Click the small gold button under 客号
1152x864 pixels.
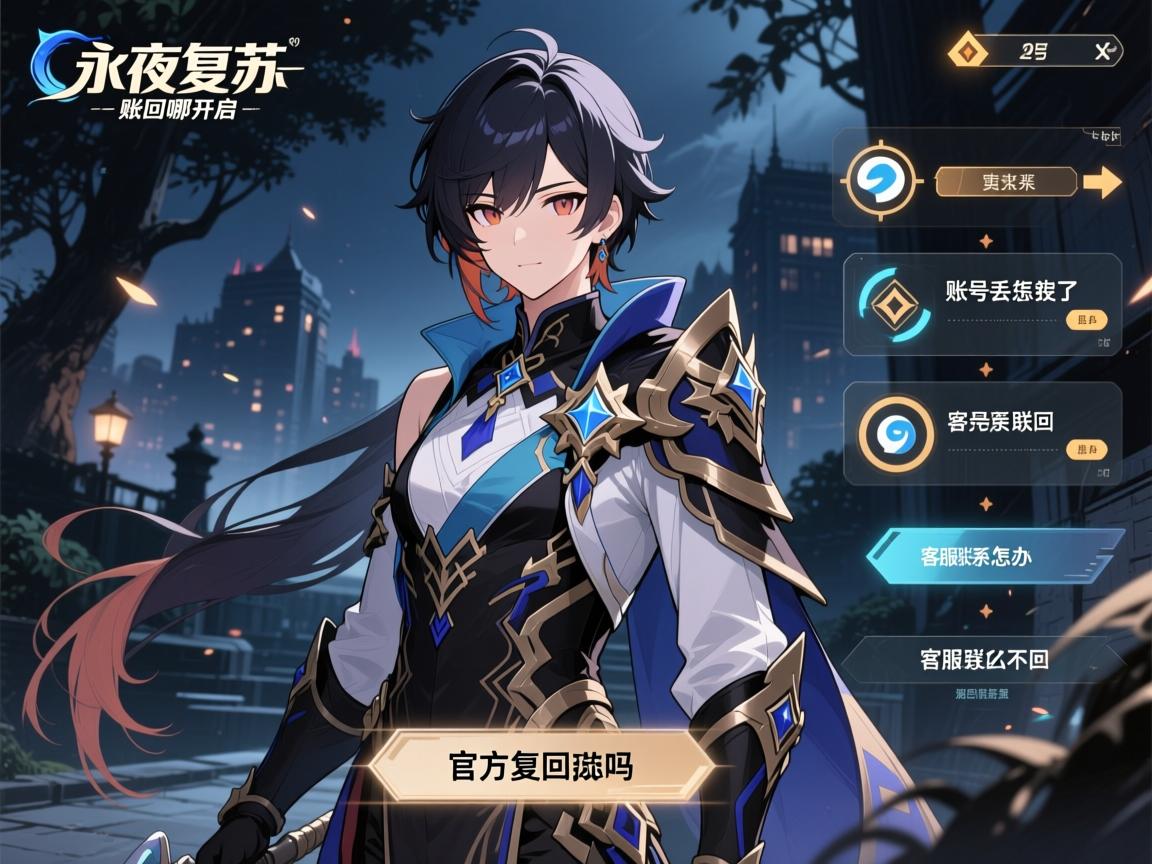(x=1087, y=450)
